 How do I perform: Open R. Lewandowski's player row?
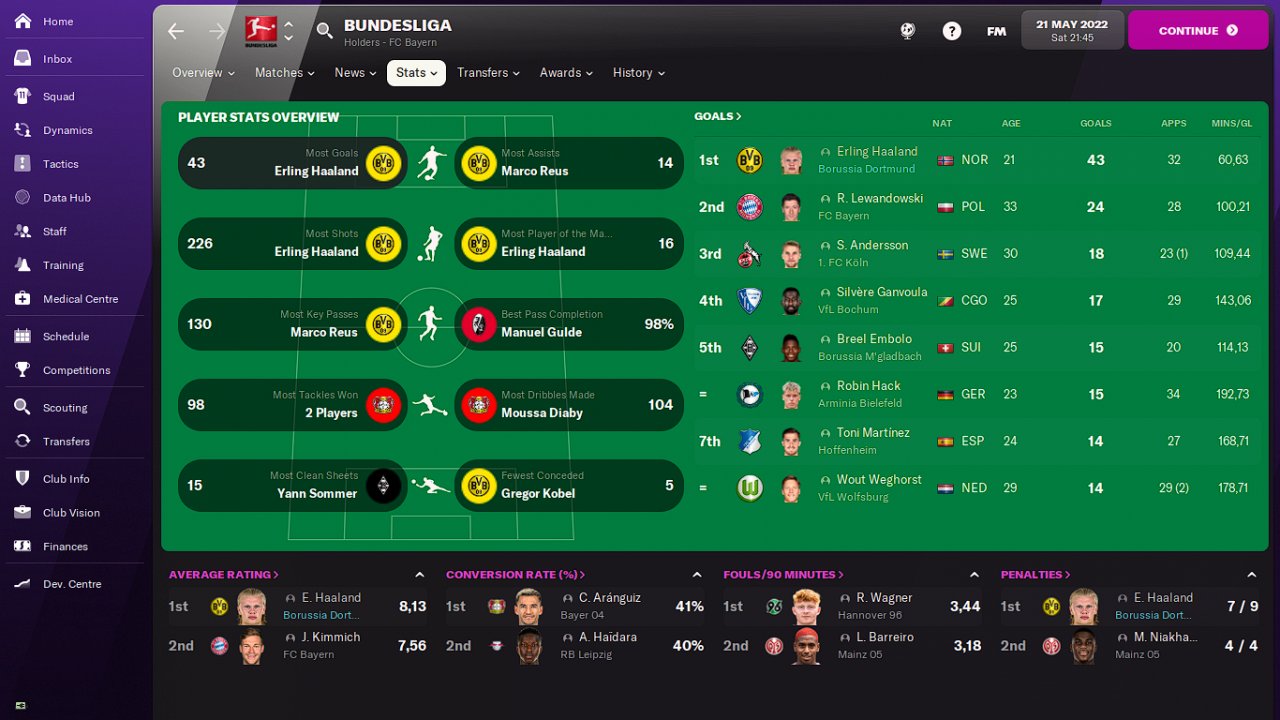(879, 199)
